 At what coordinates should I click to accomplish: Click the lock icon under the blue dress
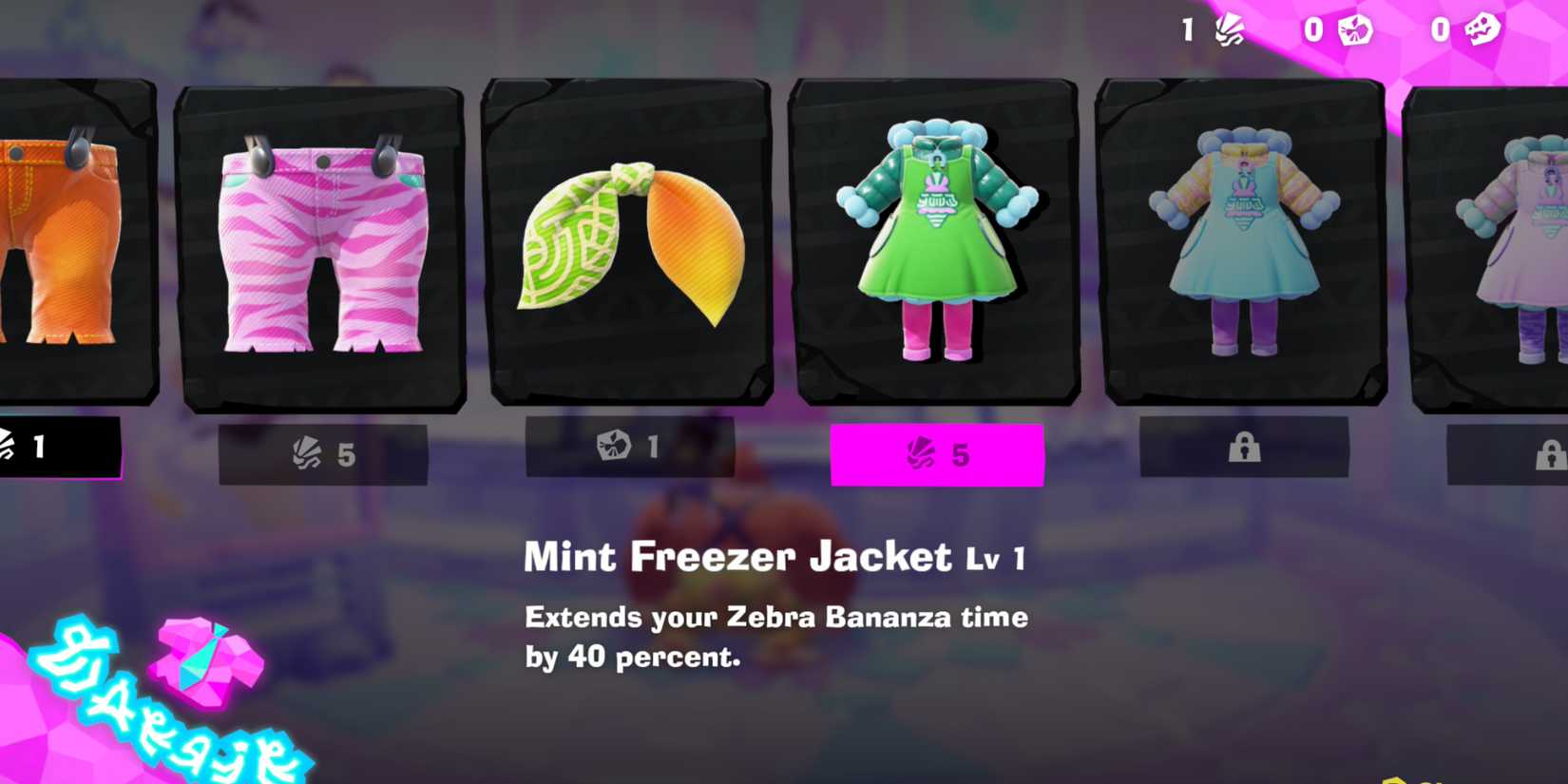click(1245, 448)
